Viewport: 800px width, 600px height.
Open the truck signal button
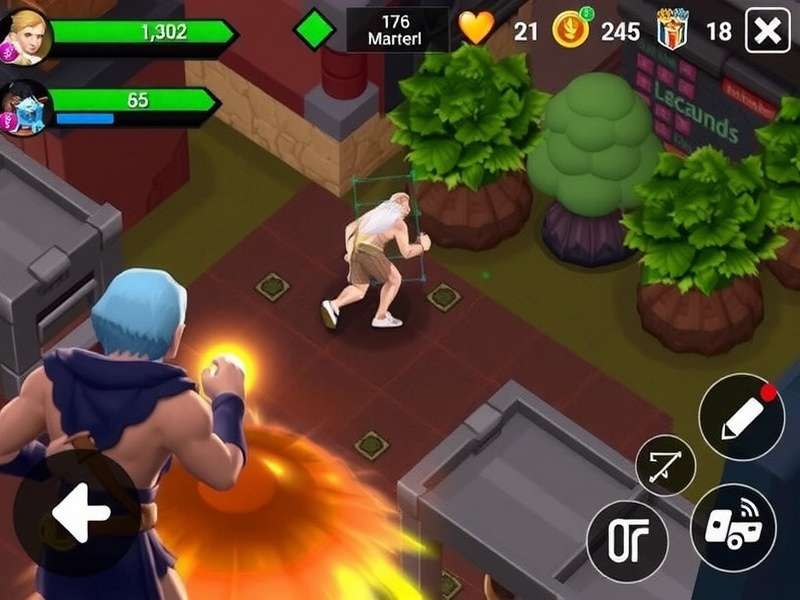733,526
